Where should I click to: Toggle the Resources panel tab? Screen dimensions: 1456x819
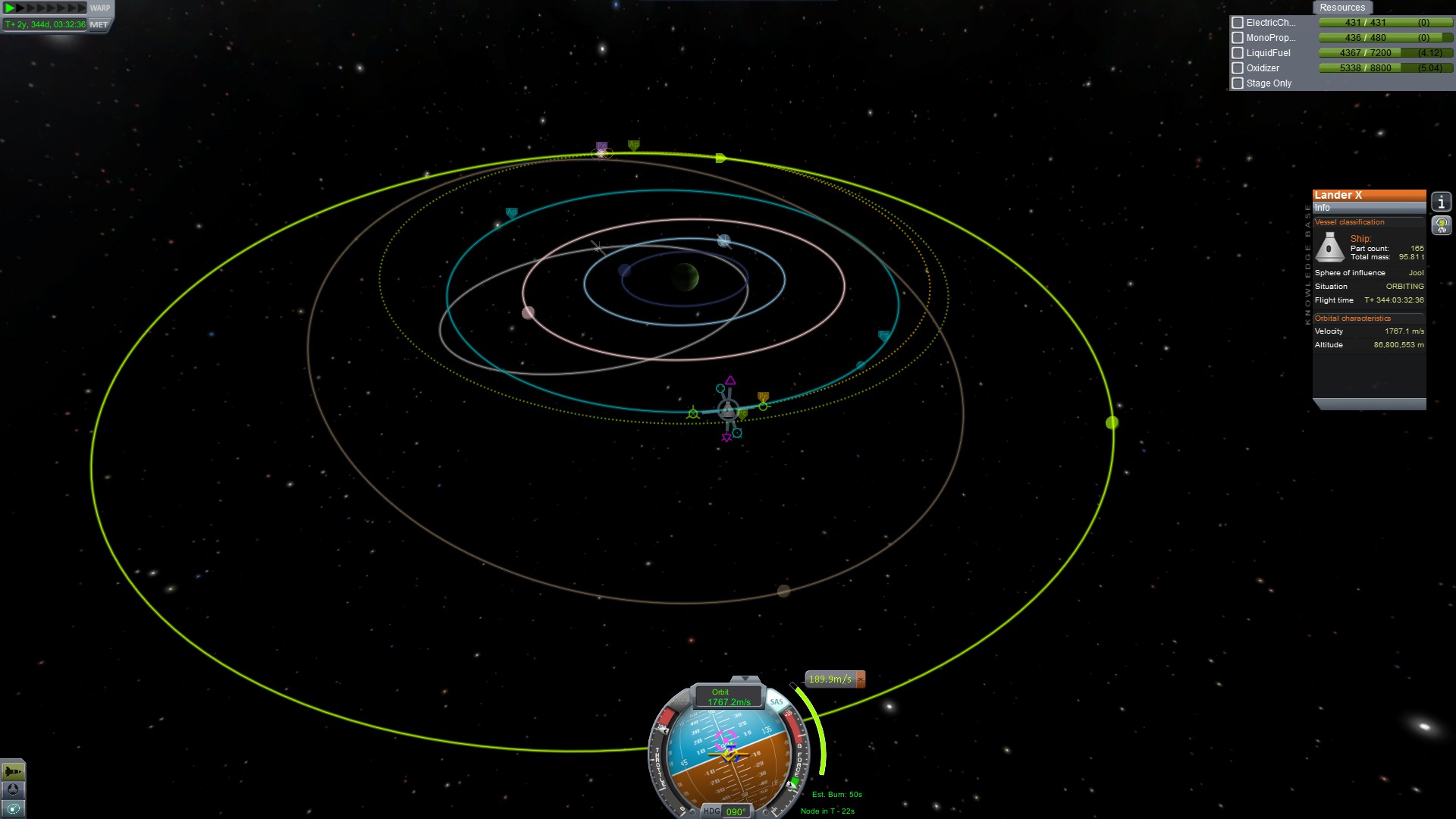coord(1341,8)
